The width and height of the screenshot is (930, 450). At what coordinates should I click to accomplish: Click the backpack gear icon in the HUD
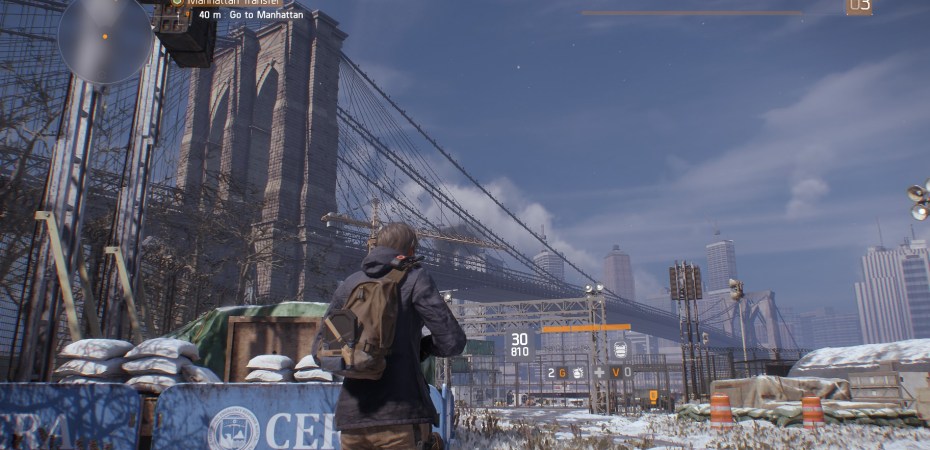pyautogui.click(x=620, y=349)
